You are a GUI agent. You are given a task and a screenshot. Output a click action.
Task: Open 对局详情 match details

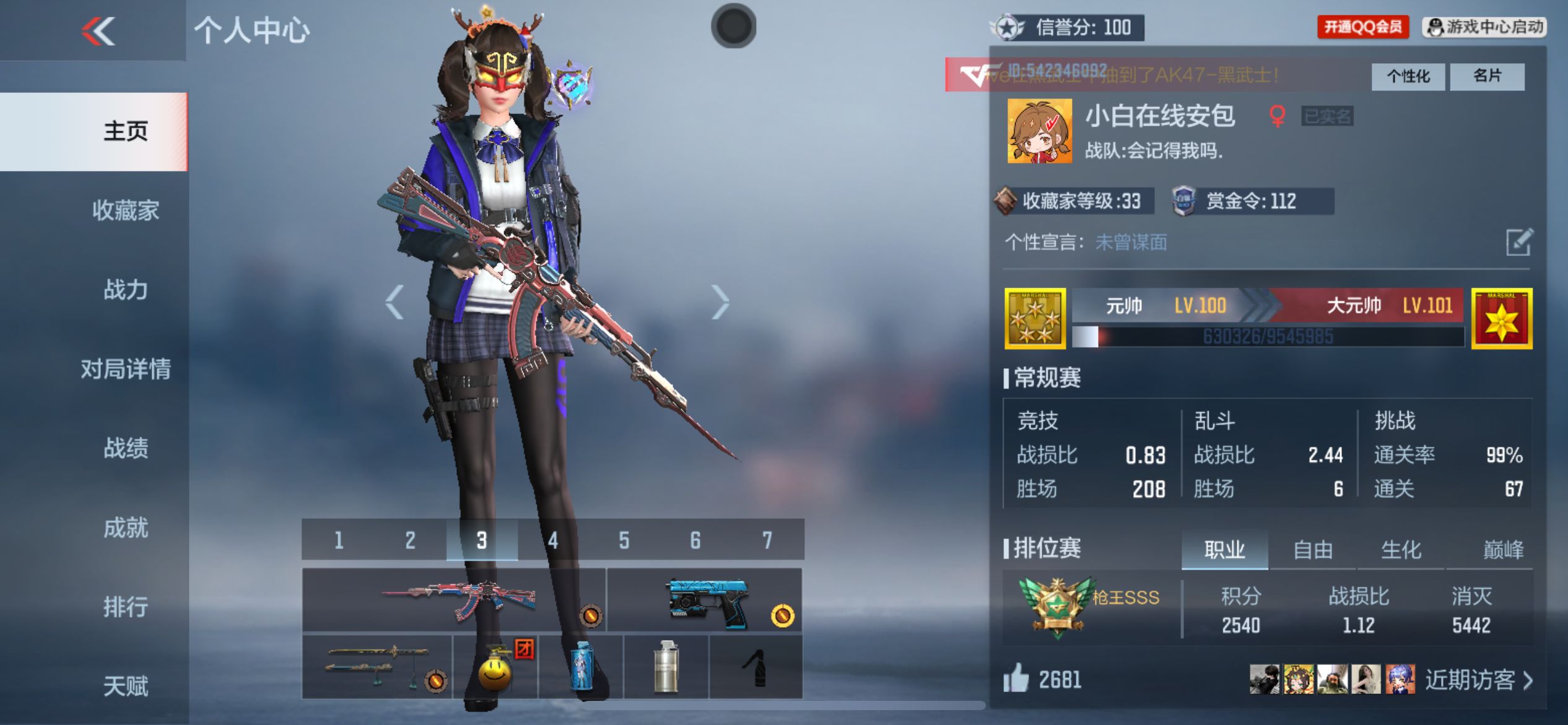[x=125, y=369]
